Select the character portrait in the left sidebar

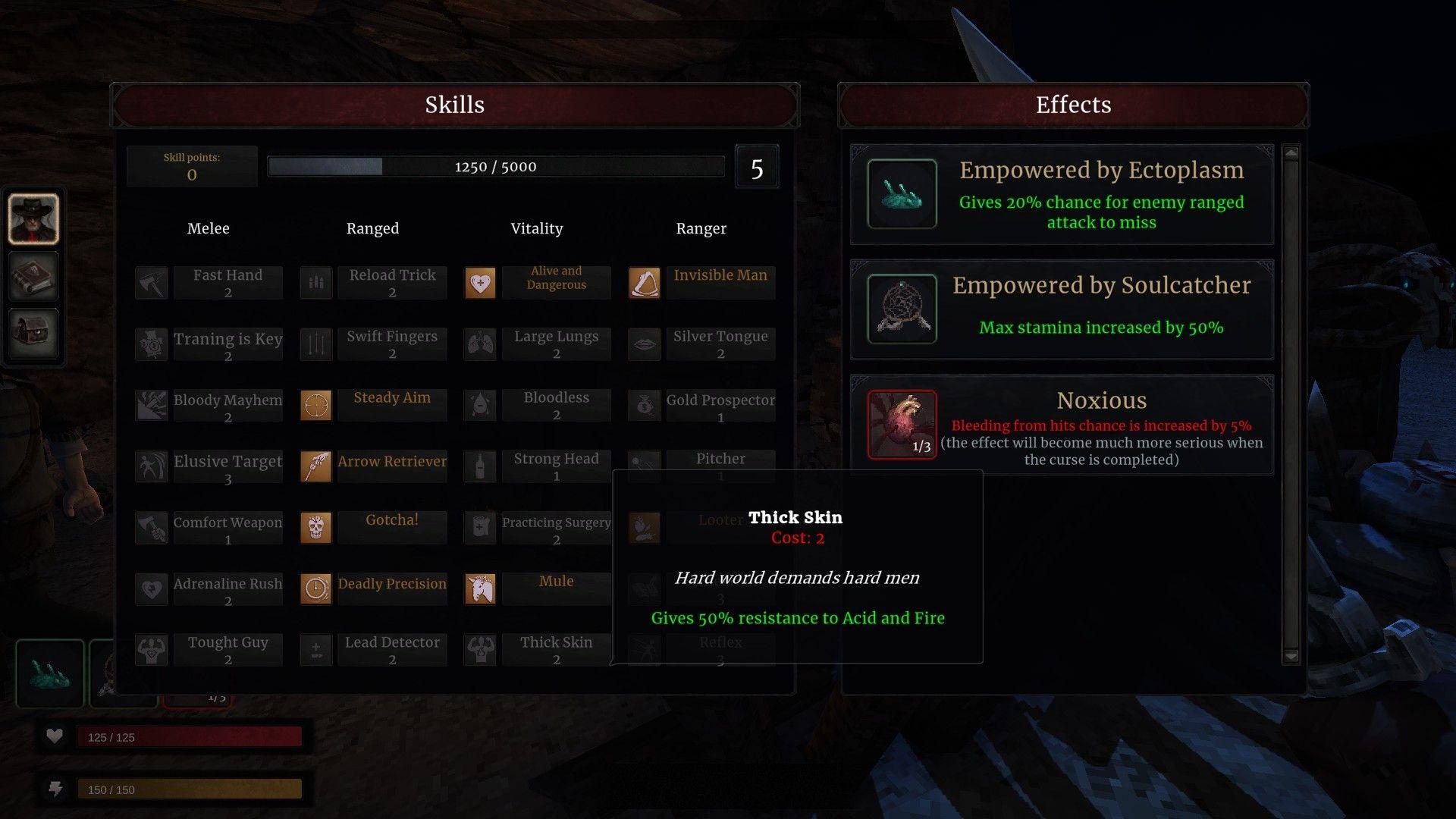33,218
